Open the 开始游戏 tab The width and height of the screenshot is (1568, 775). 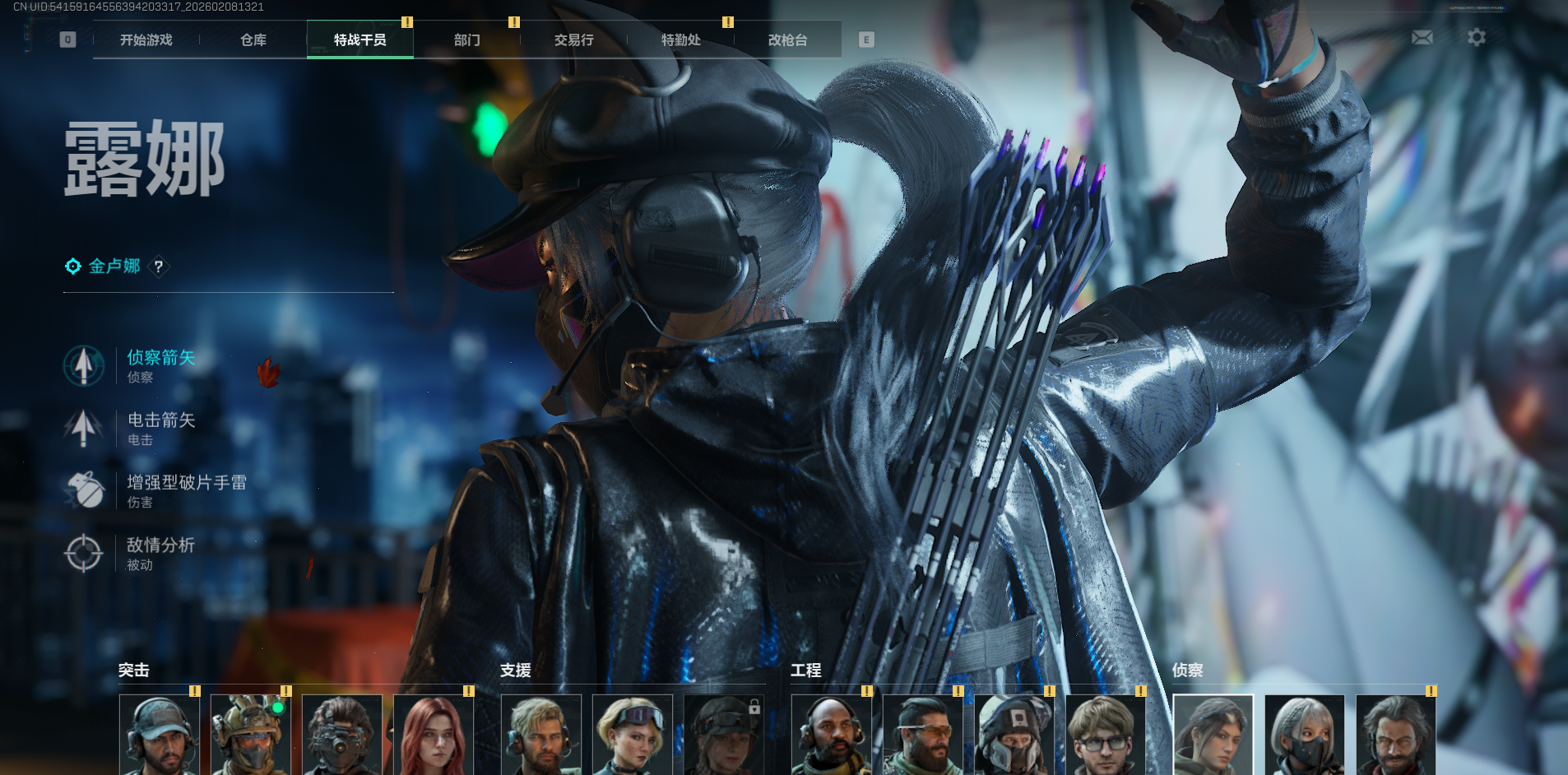(x=146, y=39)
